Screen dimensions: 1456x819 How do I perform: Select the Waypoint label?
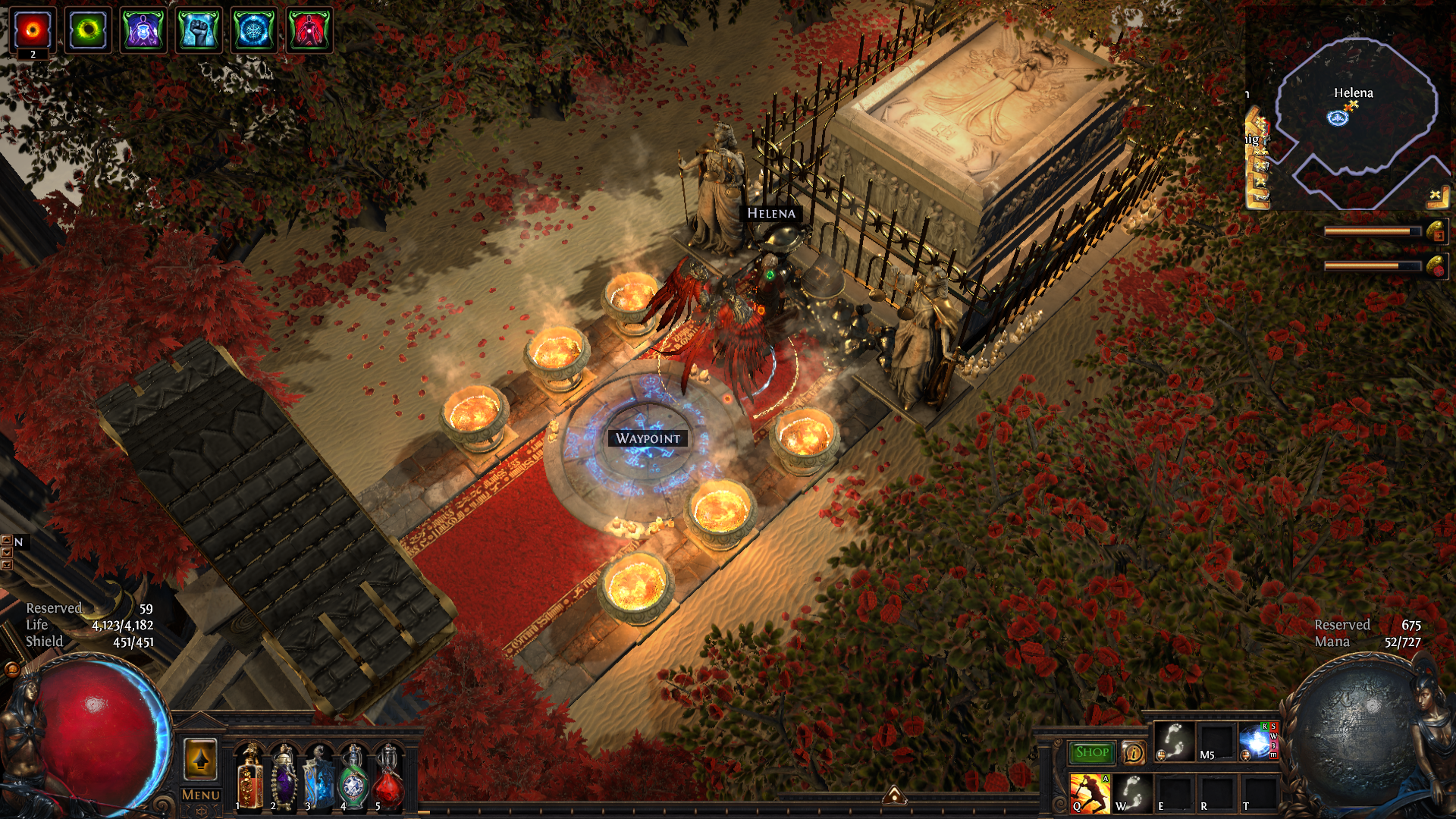(x=648, y=438)
